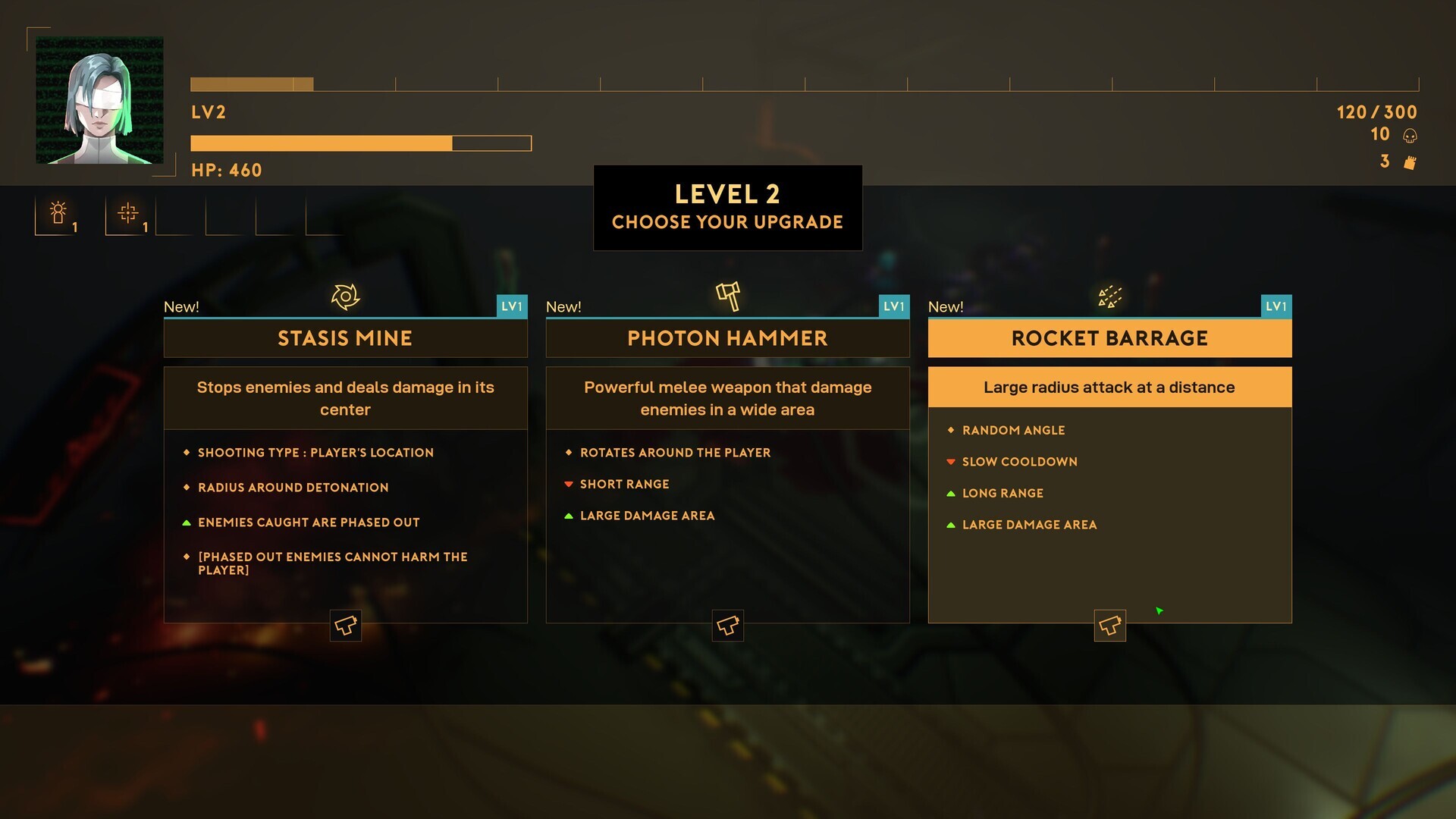Expand the LV1 badge on Photon Hammer
This screenshot has width=1456, height=819.
tap(896, 306)
